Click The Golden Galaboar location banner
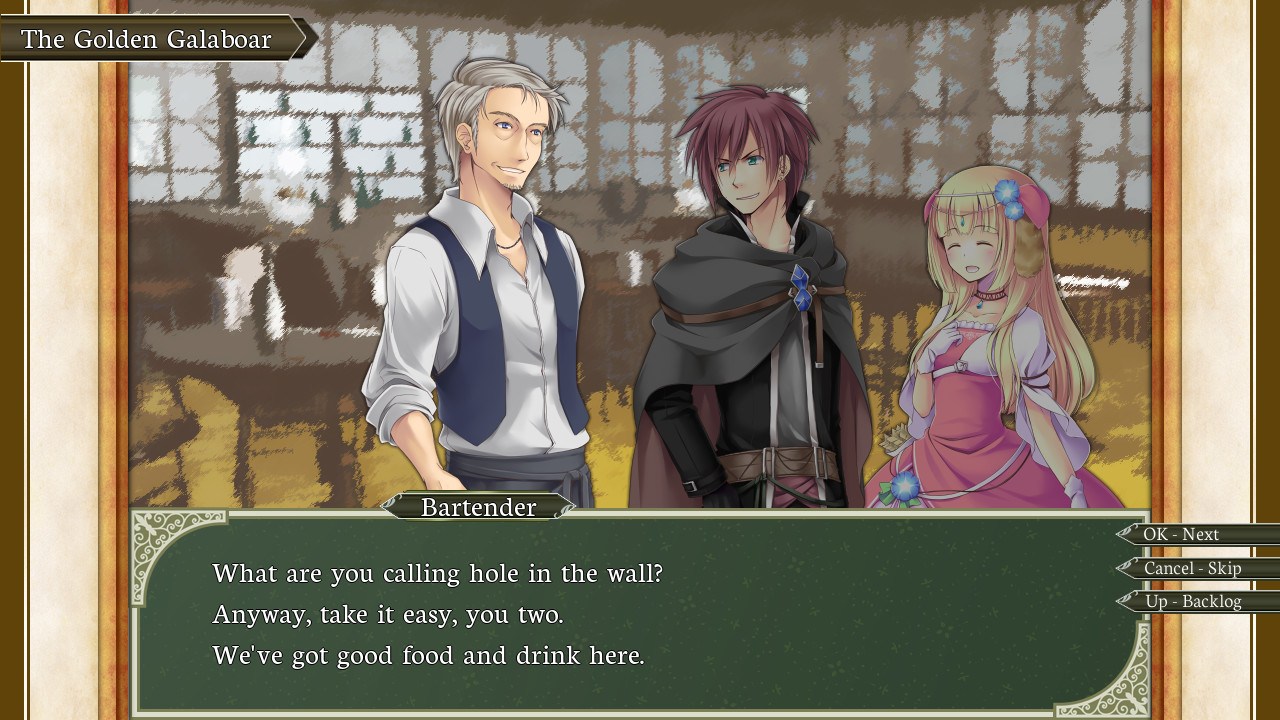This screenshot has height=720, width=1280. (148, 39)
